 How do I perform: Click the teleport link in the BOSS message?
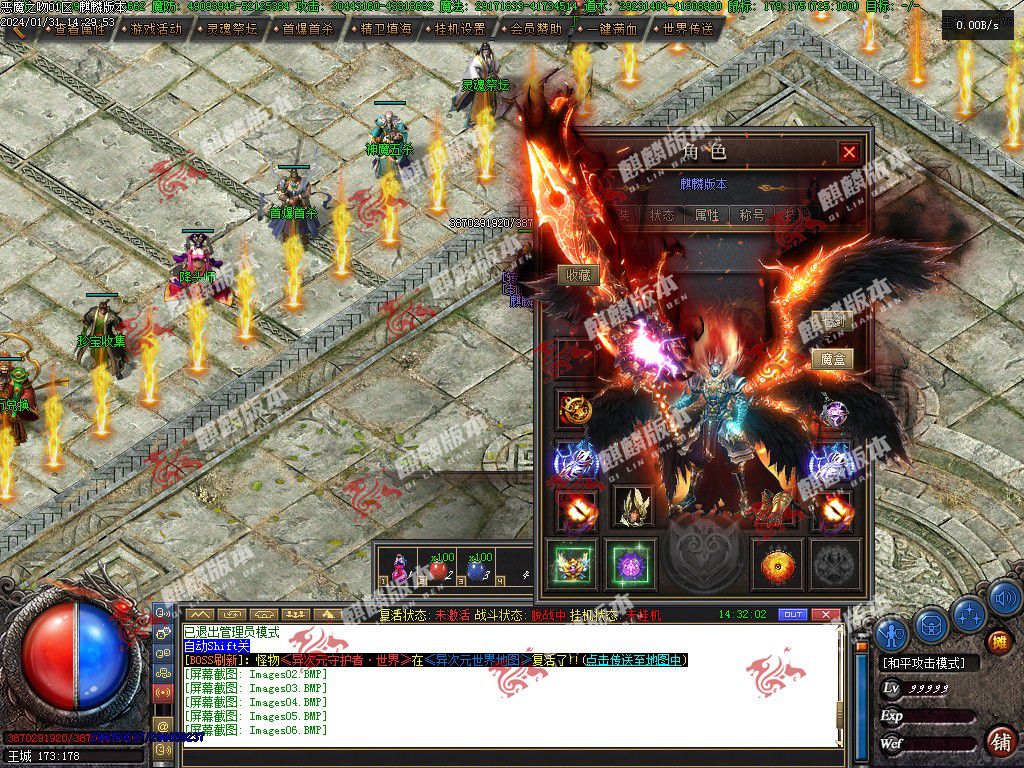tap(636, 660)
